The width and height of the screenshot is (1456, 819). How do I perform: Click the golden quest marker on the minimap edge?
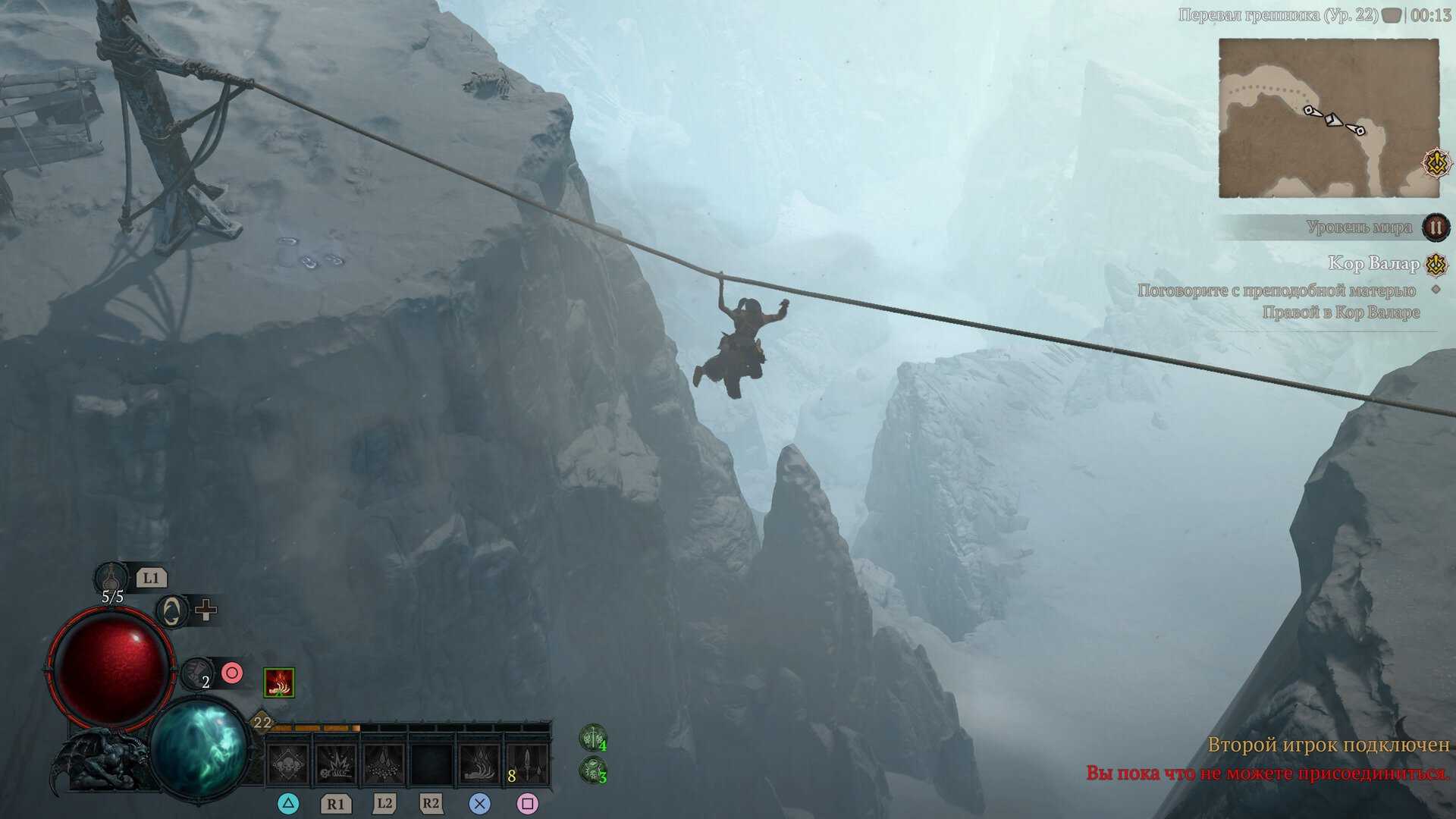tap(1436, 163)
